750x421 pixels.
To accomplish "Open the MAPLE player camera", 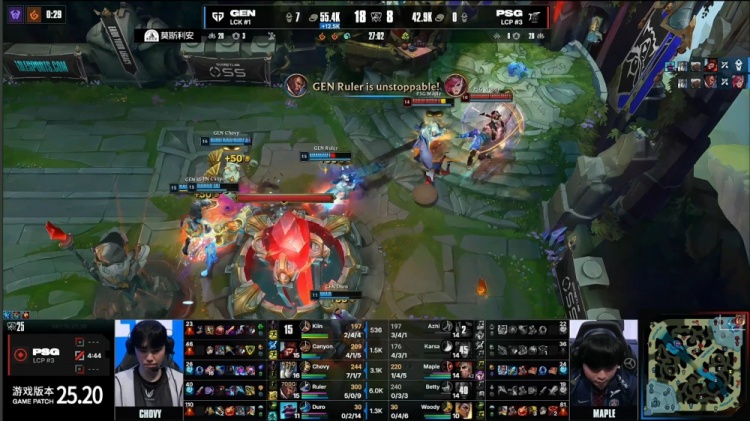I will point(604,367).
